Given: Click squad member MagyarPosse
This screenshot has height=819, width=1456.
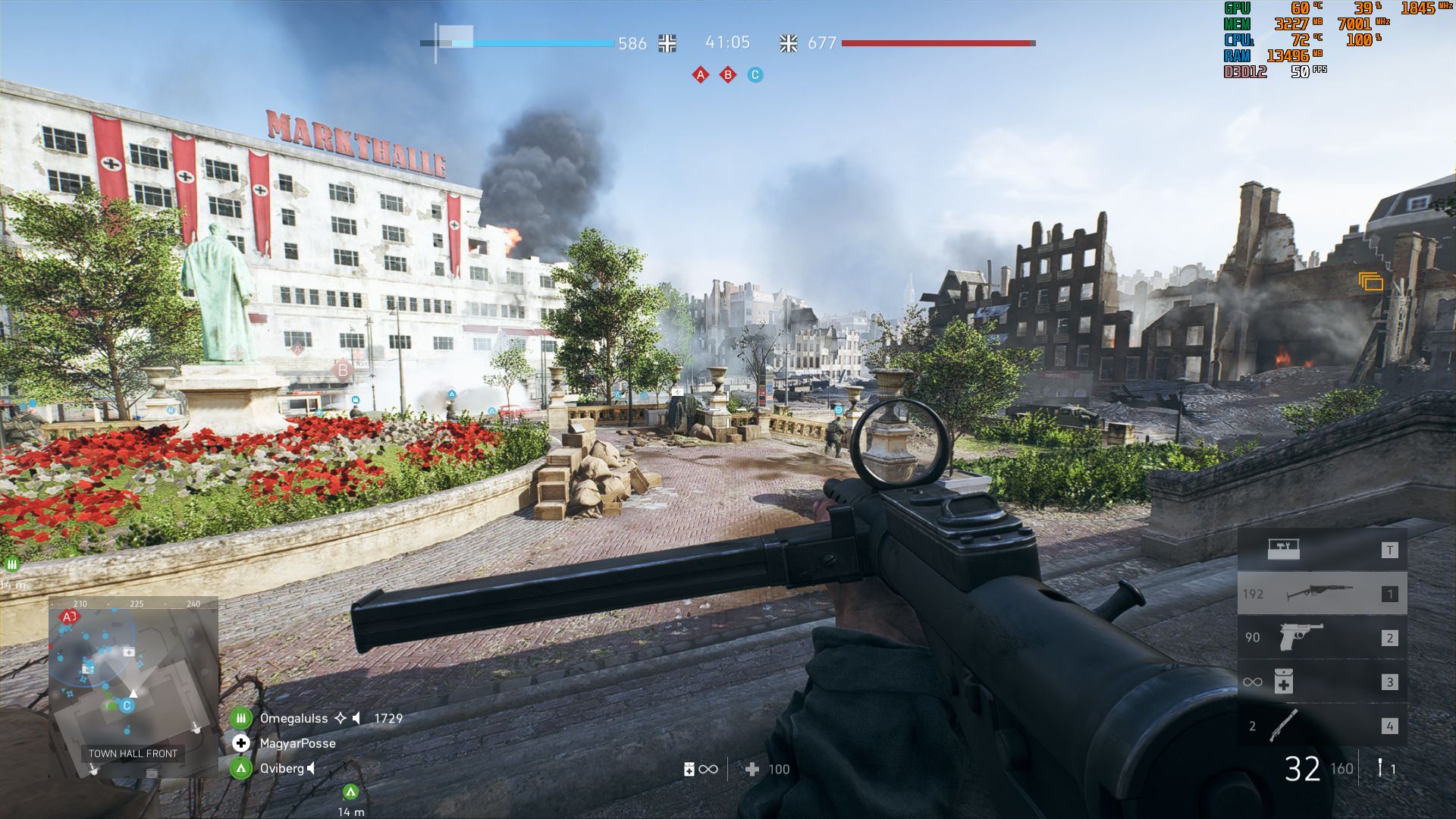Looking at the screenshot, I should tap(297, 743).
